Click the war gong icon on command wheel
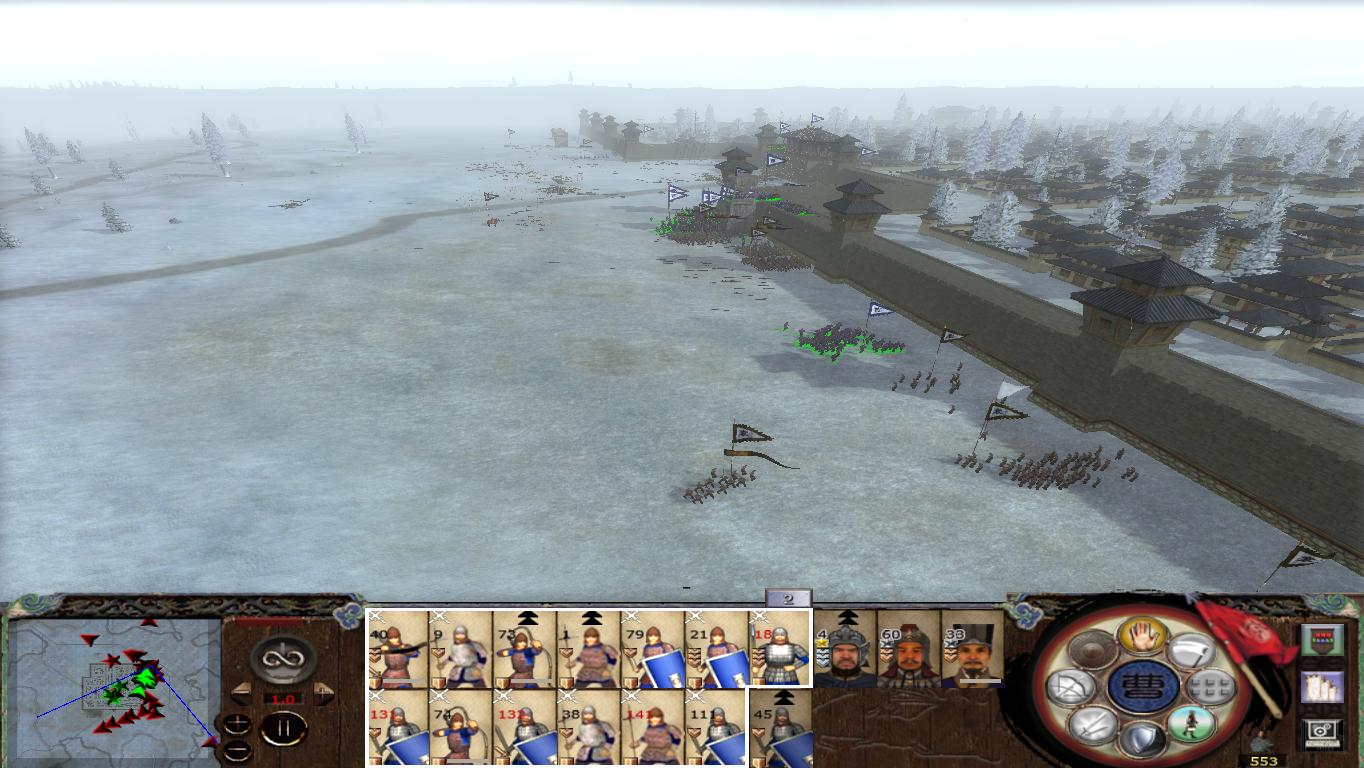This screenshot has height=768, width=1364. (x=1091, y=650)
